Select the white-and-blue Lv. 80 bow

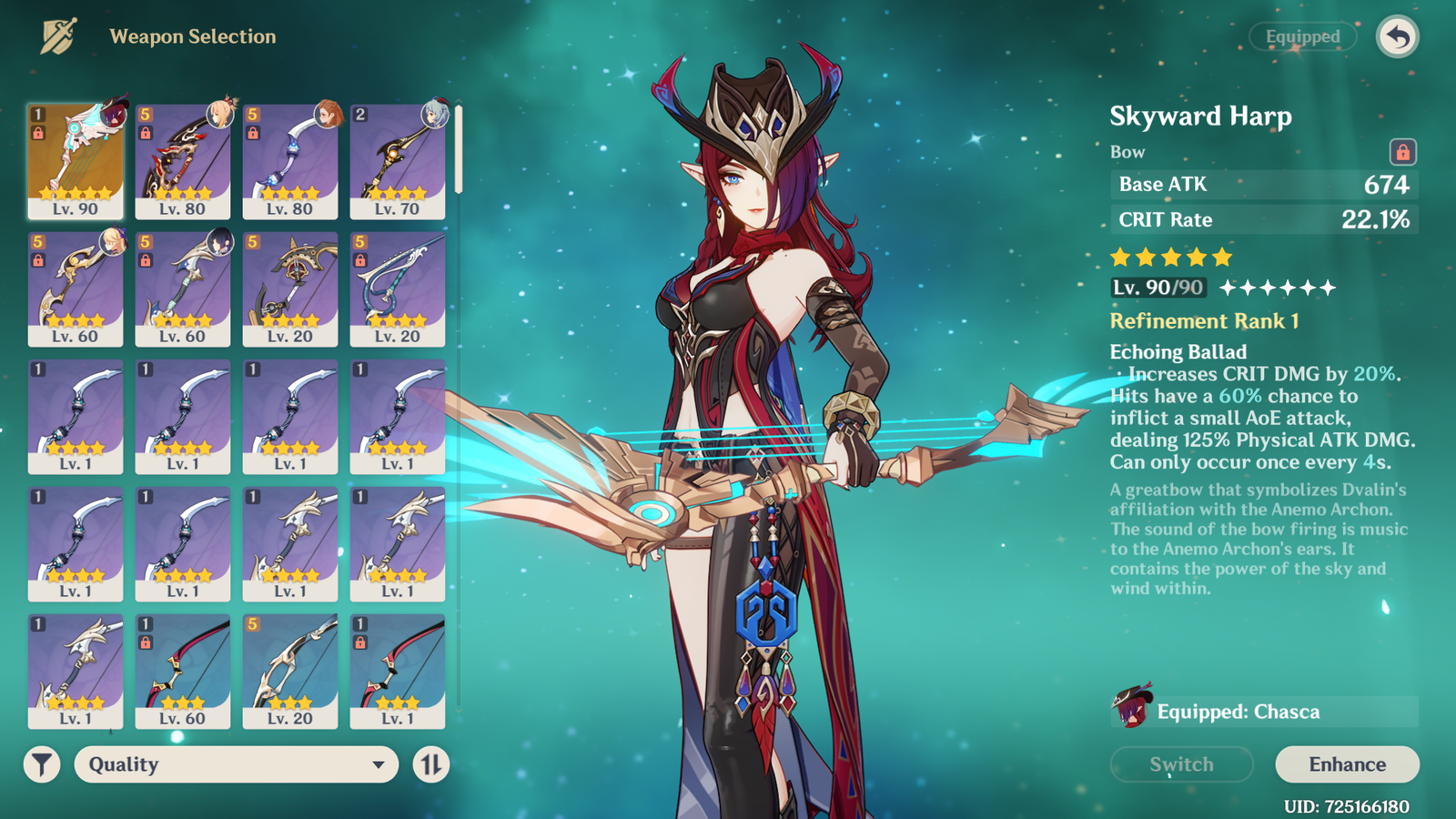290,161
